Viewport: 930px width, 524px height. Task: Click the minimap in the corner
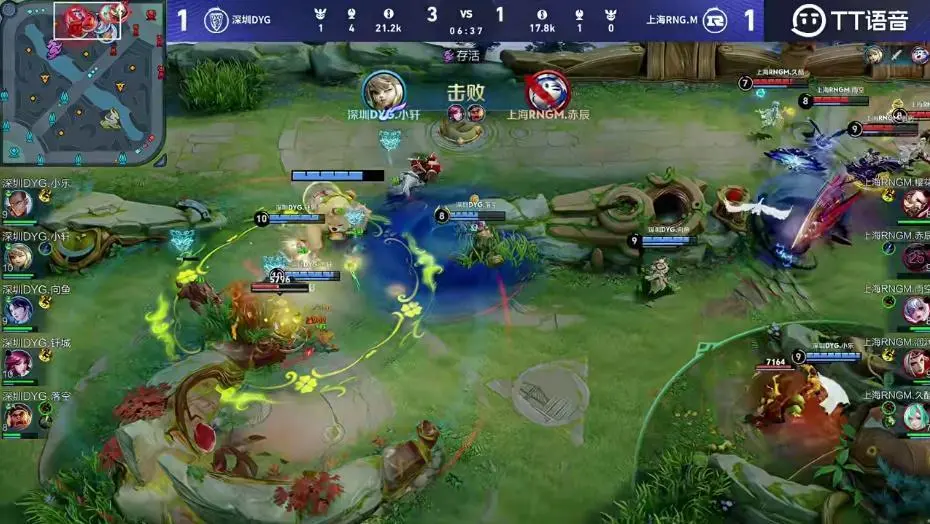point(82,82)
